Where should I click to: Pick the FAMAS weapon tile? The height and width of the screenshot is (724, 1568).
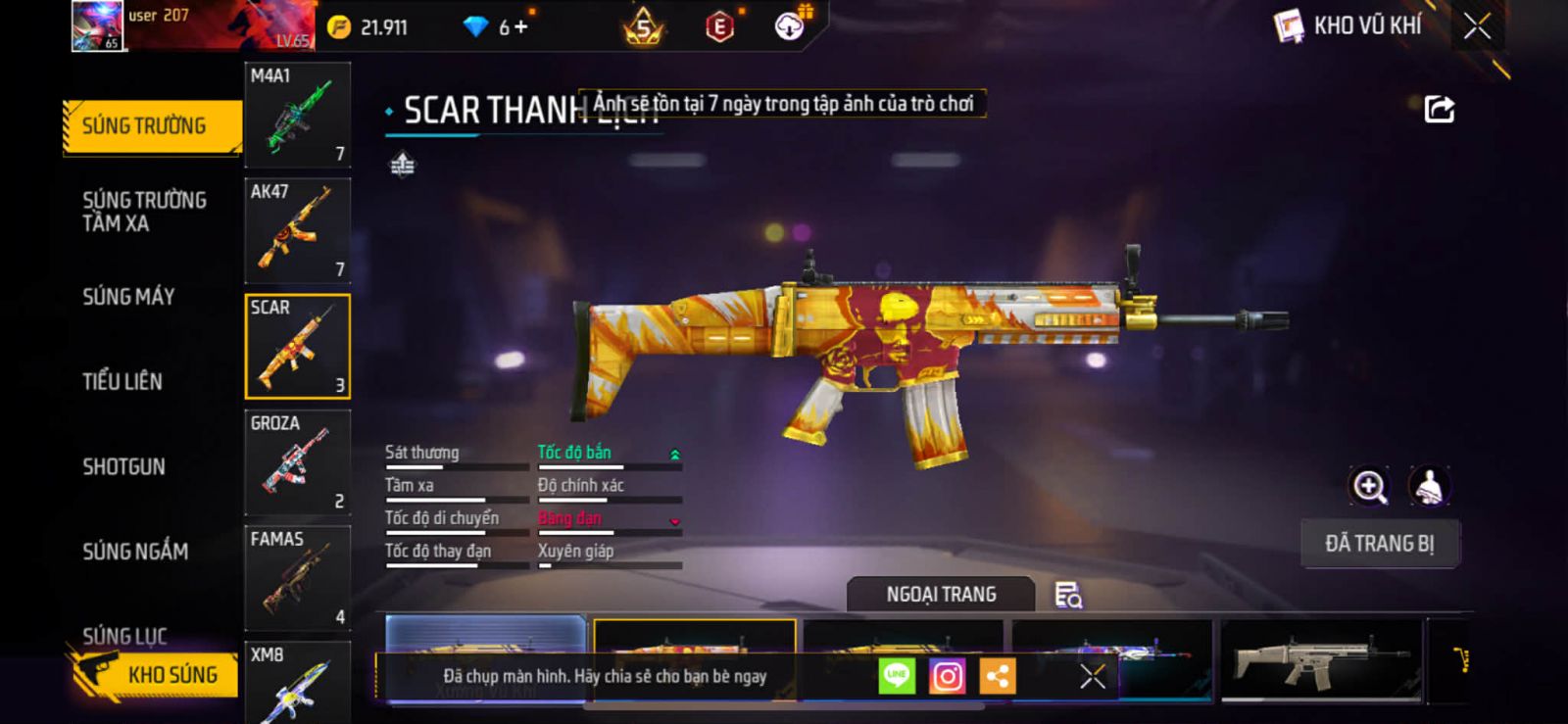(x=297, y=578)
